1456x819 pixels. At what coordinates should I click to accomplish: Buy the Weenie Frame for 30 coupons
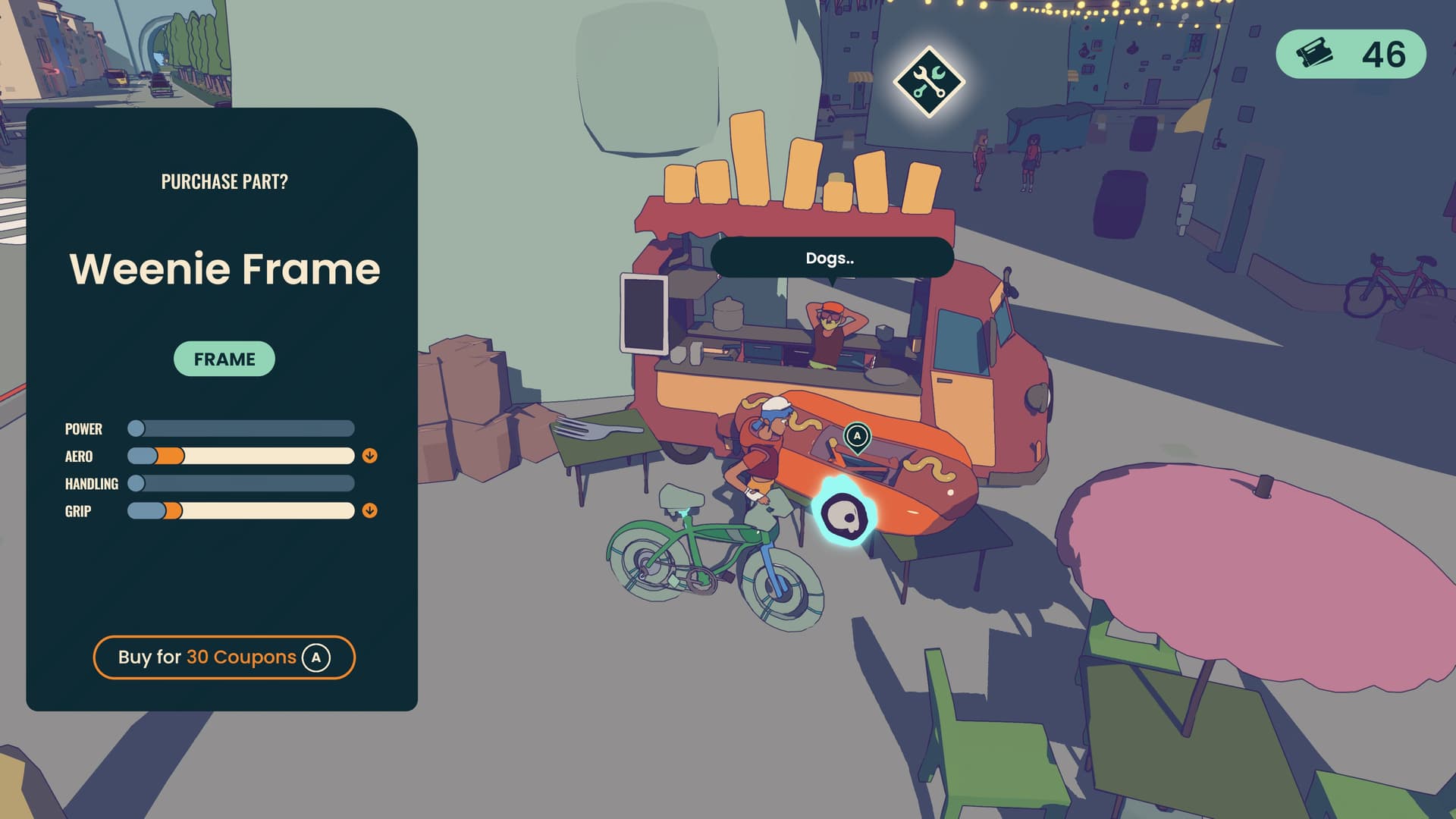pos(224,657)
